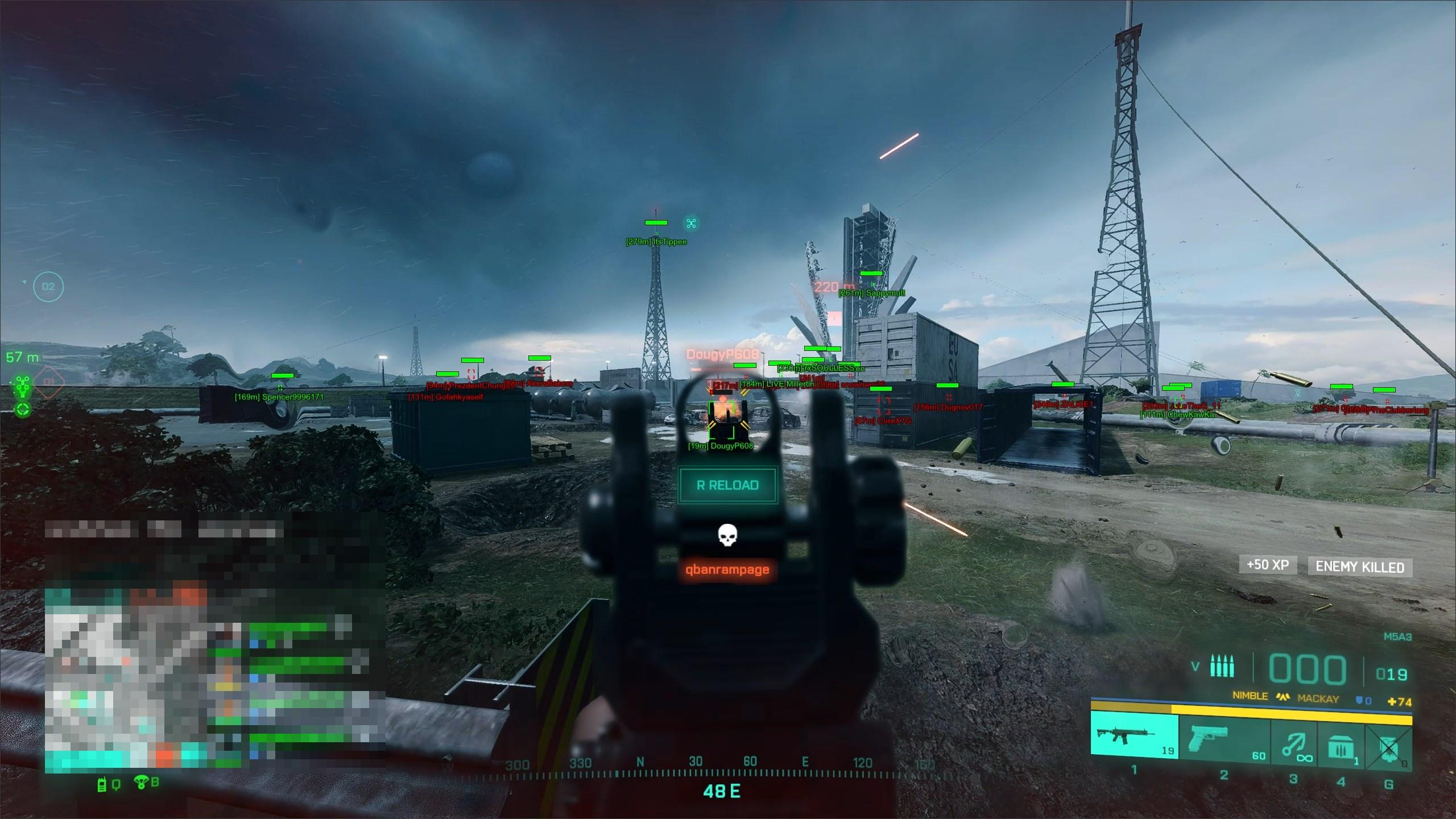Click the green walkie-talkie commo icon
1456x819 pixels.
pyautogui.click(x=102, y=785)
